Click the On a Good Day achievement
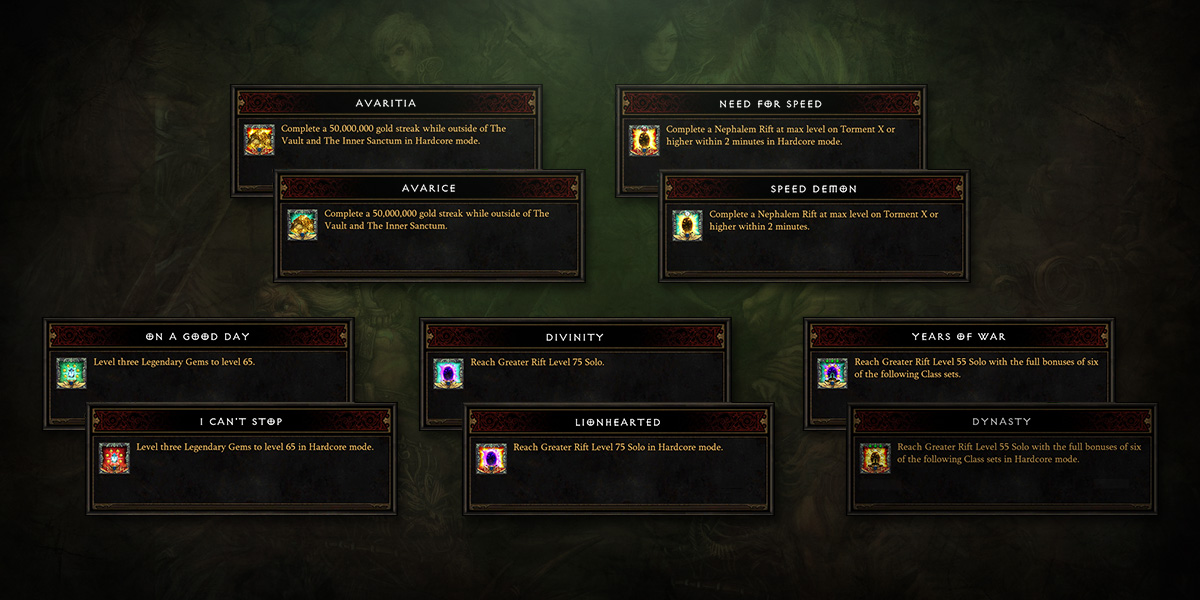 pos(197,337)
